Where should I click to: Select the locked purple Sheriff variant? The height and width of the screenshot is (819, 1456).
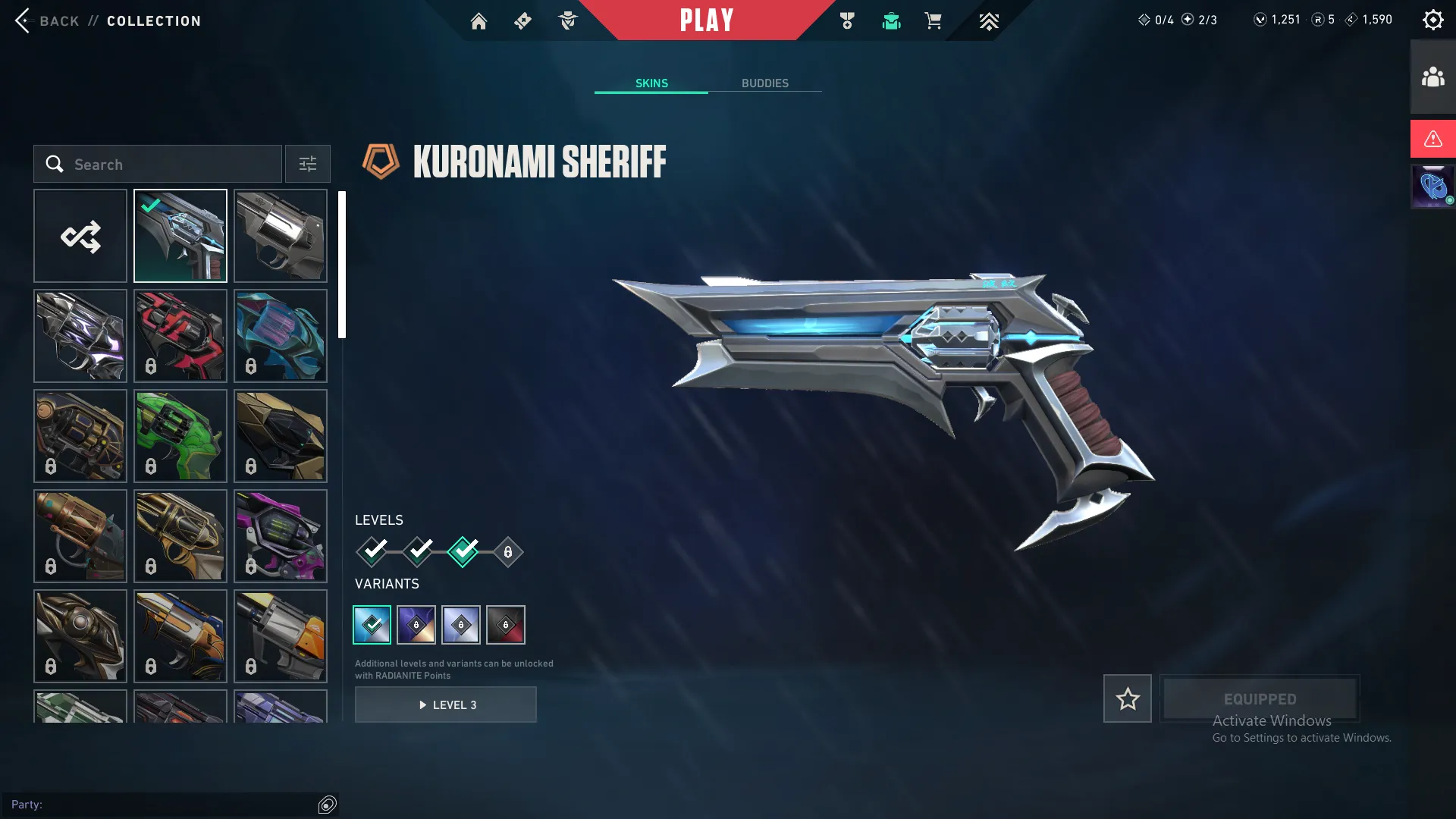point(416,624)
